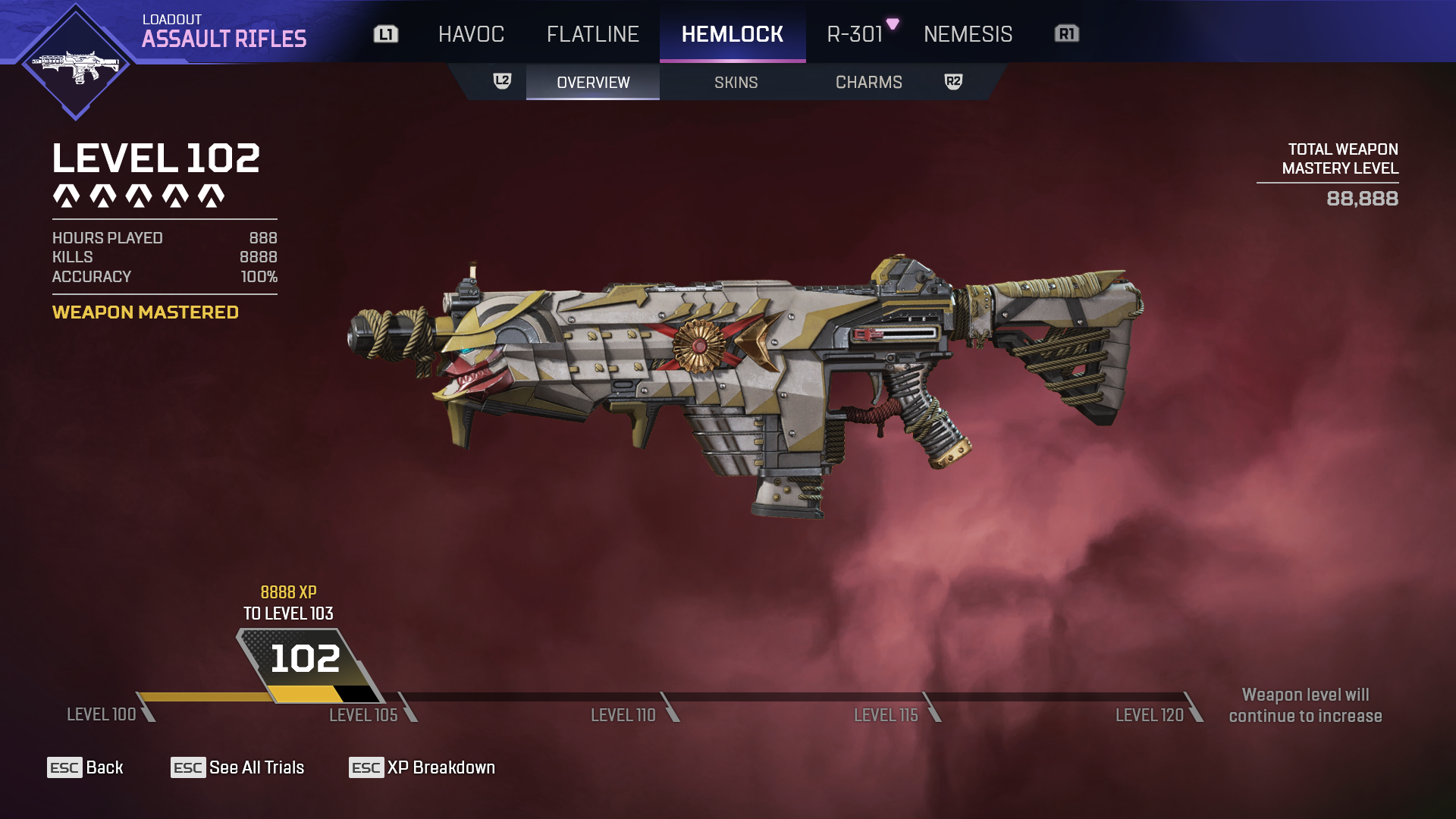Open the HEMLOCK weapon tab
The height and width of the screenshot is (819, 1456).
tap(732, 34)
